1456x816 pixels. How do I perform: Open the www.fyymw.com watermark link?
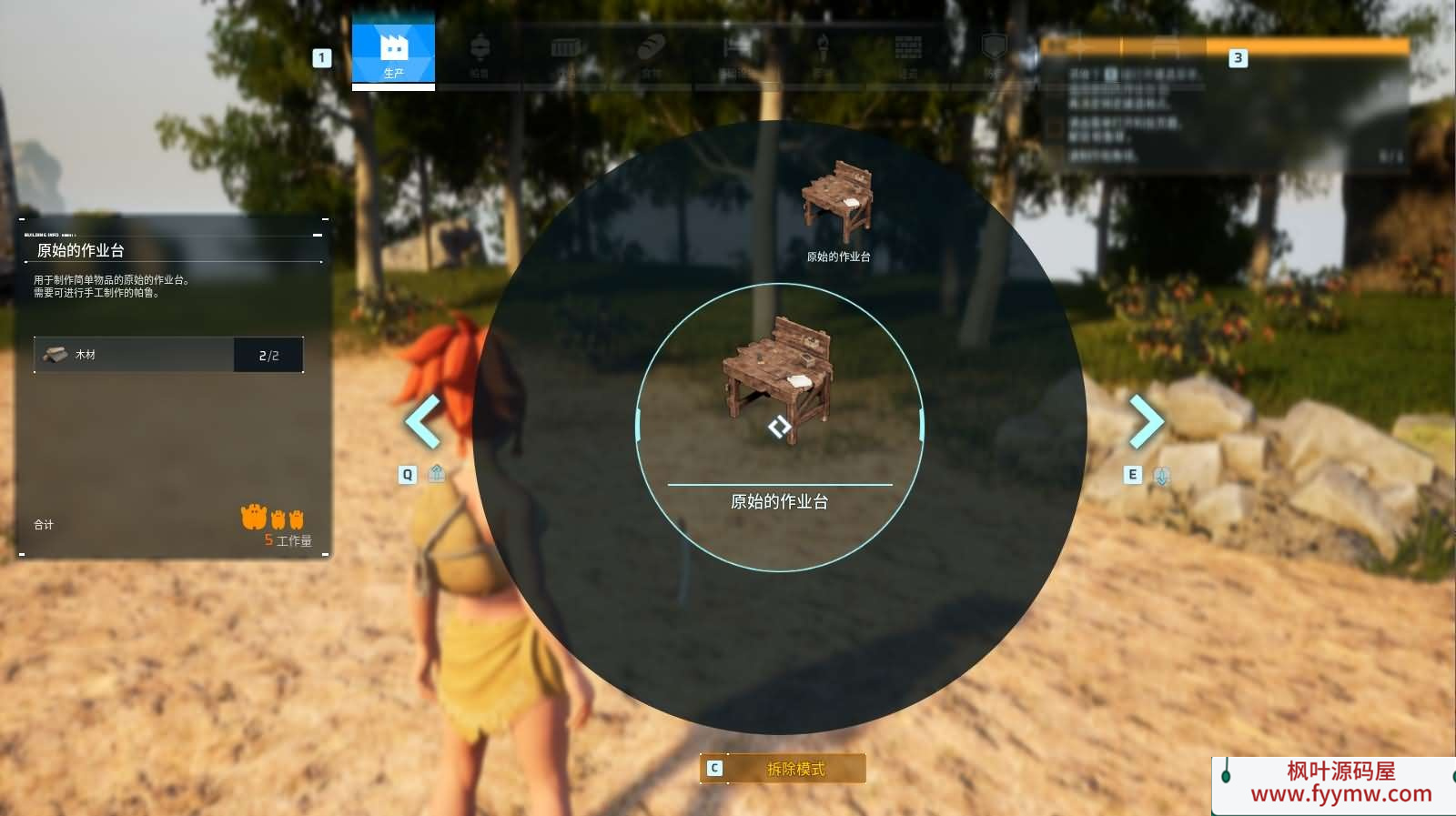pyautogui.click(x=1340, y=794)
